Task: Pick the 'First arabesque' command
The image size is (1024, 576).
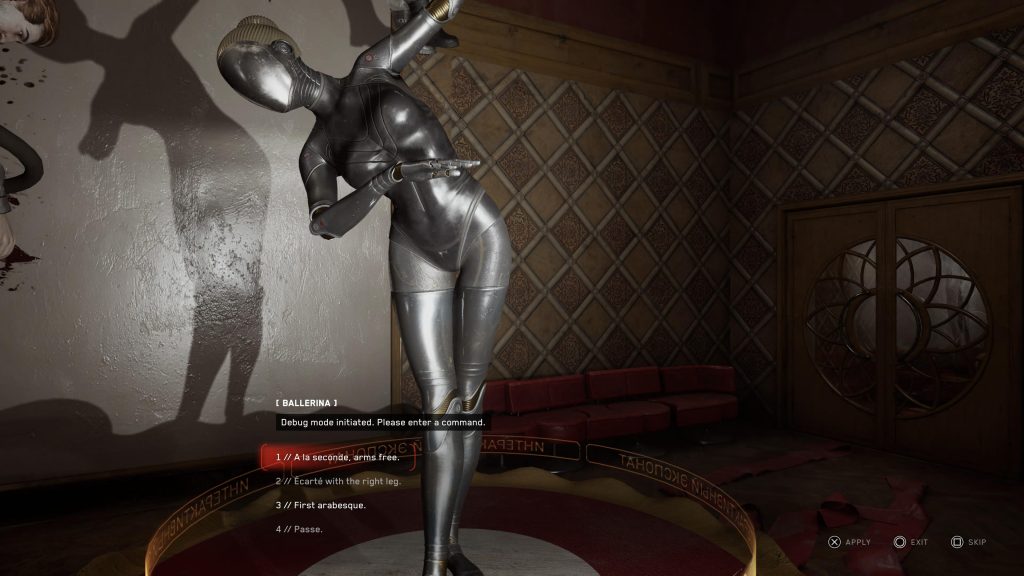Action: coord(321,505)
